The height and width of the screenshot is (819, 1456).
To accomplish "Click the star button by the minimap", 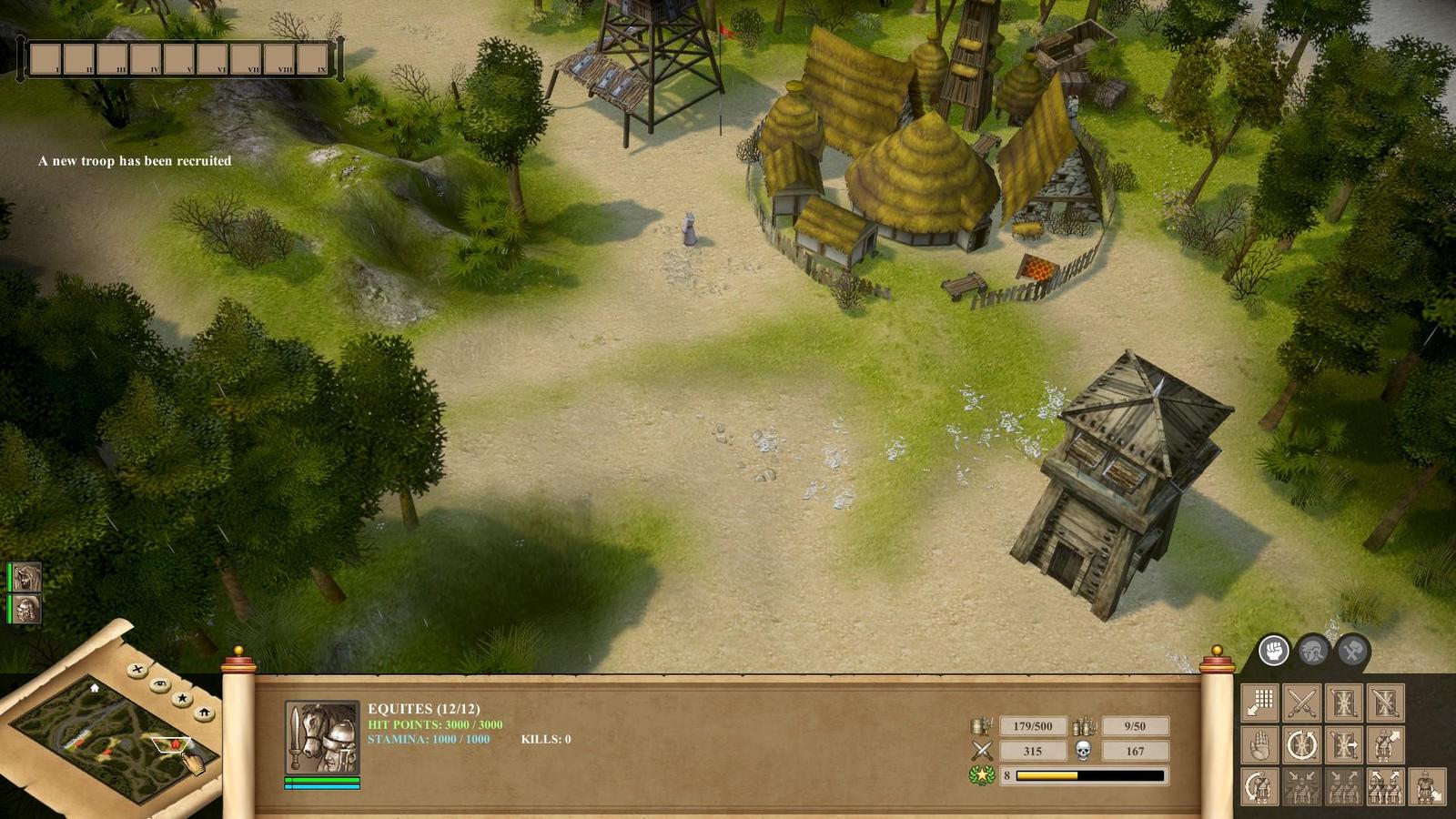I will 183,698.
